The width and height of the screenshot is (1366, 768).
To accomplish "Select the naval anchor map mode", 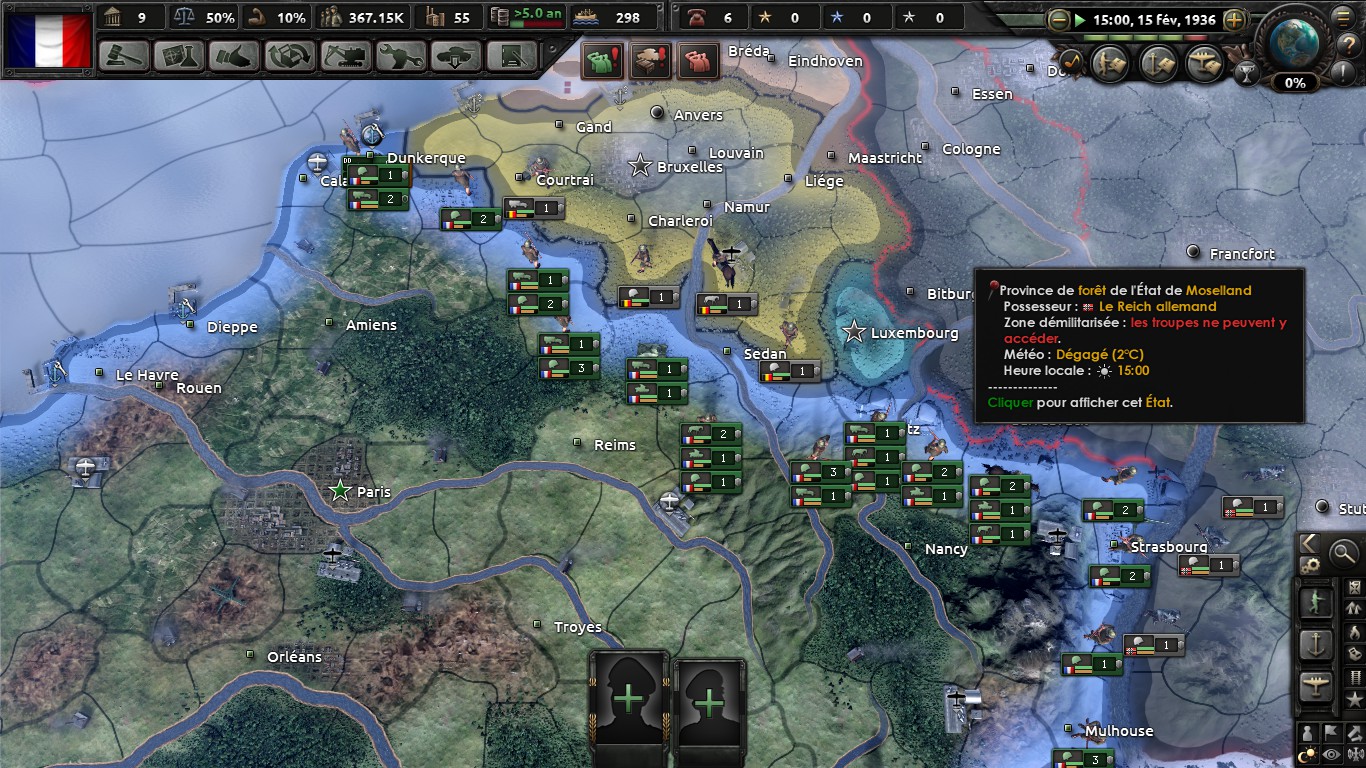I will [x=1315, y=645].
